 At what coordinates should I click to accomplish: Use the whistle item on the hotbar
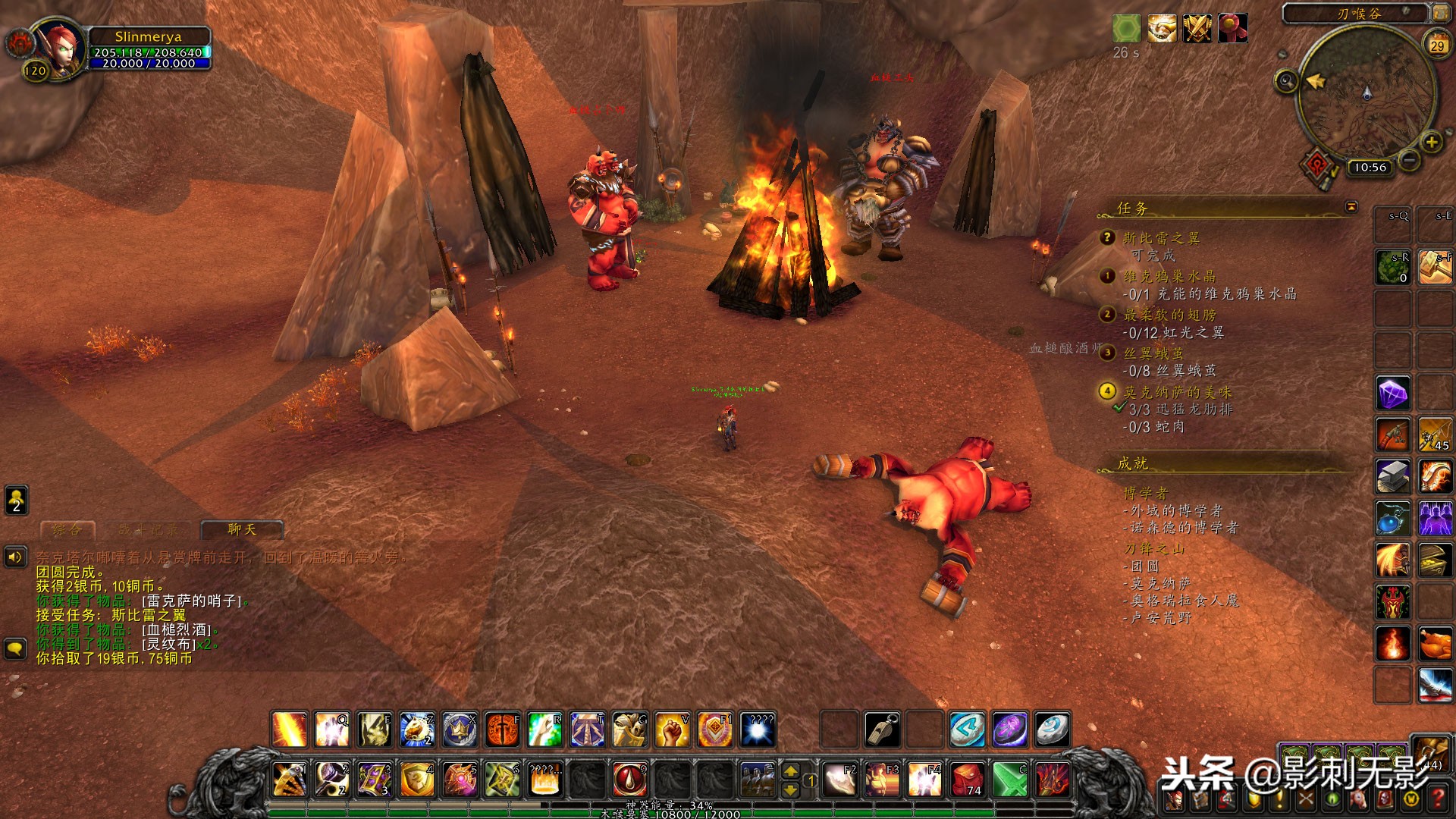(882, 730)
